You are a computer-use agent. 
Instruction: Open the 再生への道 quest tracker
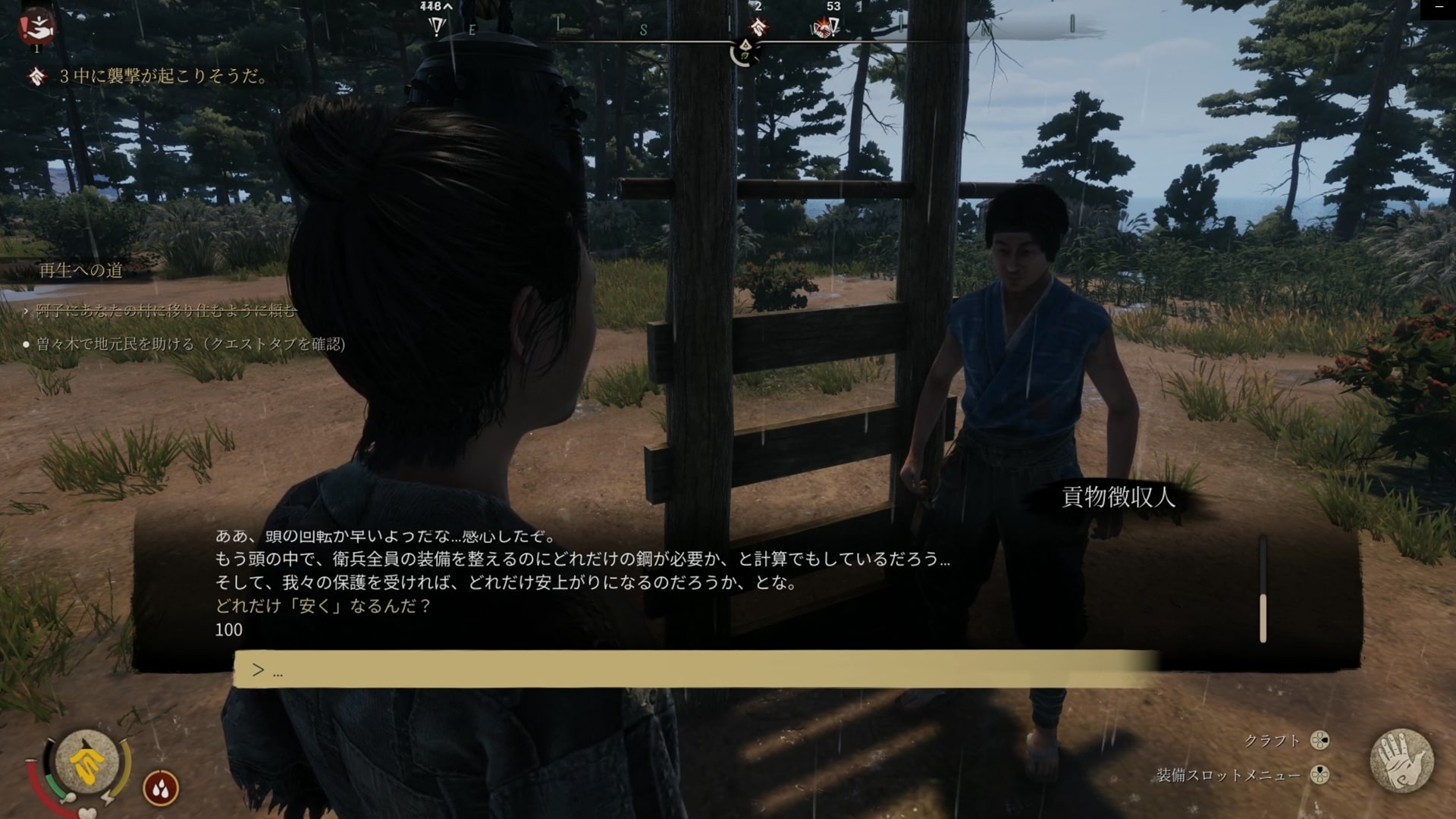[81, 271]
